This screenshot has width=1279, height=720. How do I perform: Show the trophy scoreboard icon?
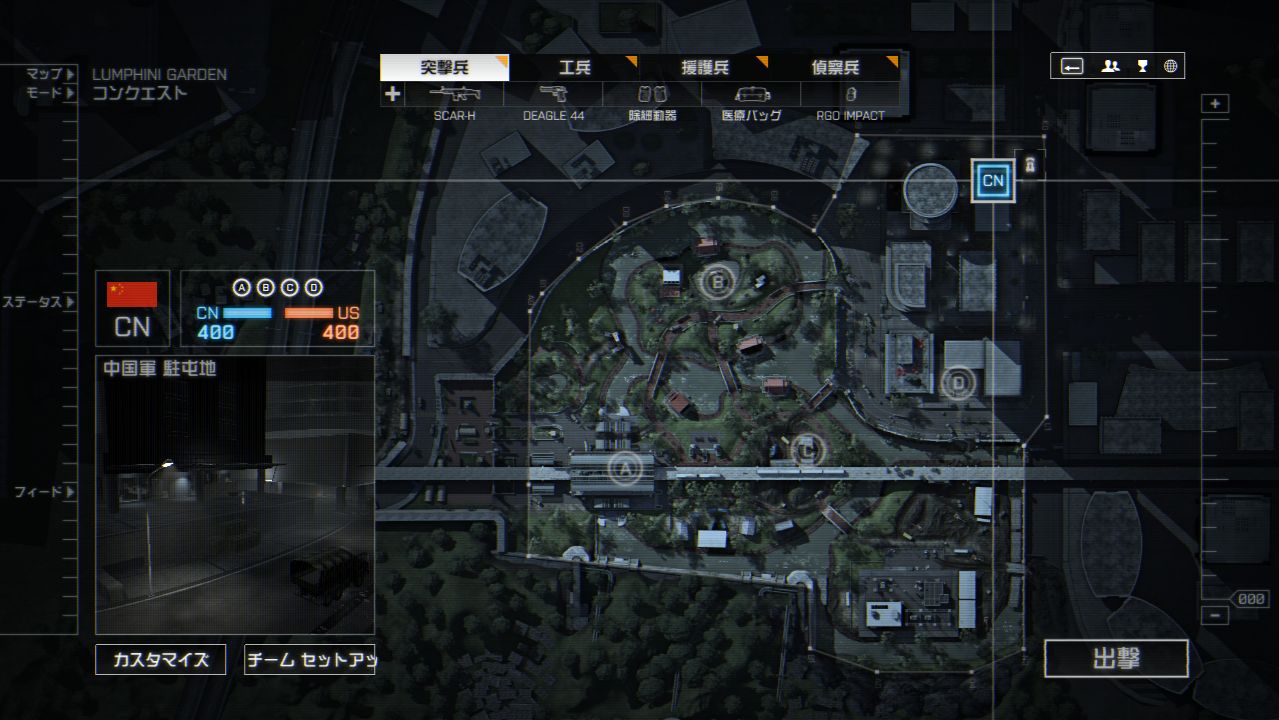coord(1142,66)
